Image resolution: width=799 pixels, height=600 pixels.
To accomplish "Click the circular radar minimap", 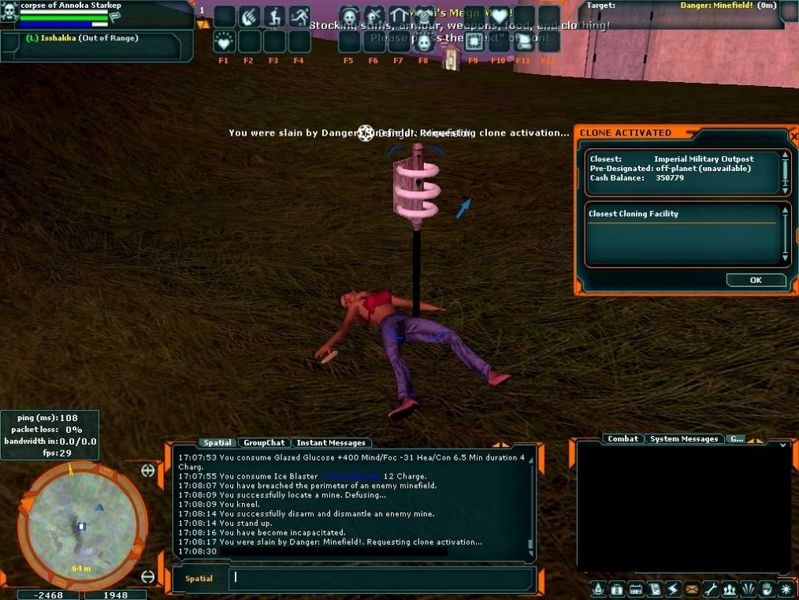I will [x=82, y=525].
